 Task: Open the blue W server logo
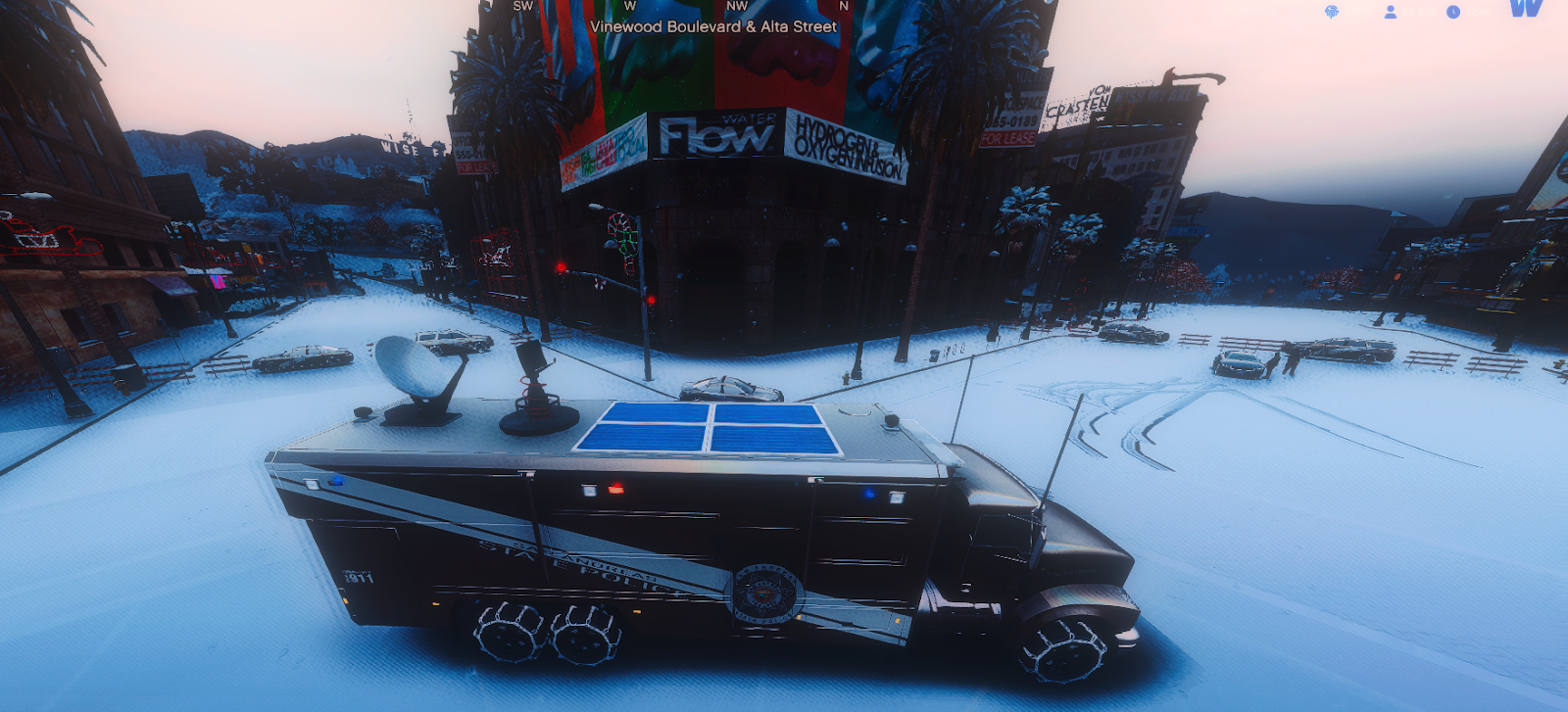pyautogui.click(x=1526, y=9)
